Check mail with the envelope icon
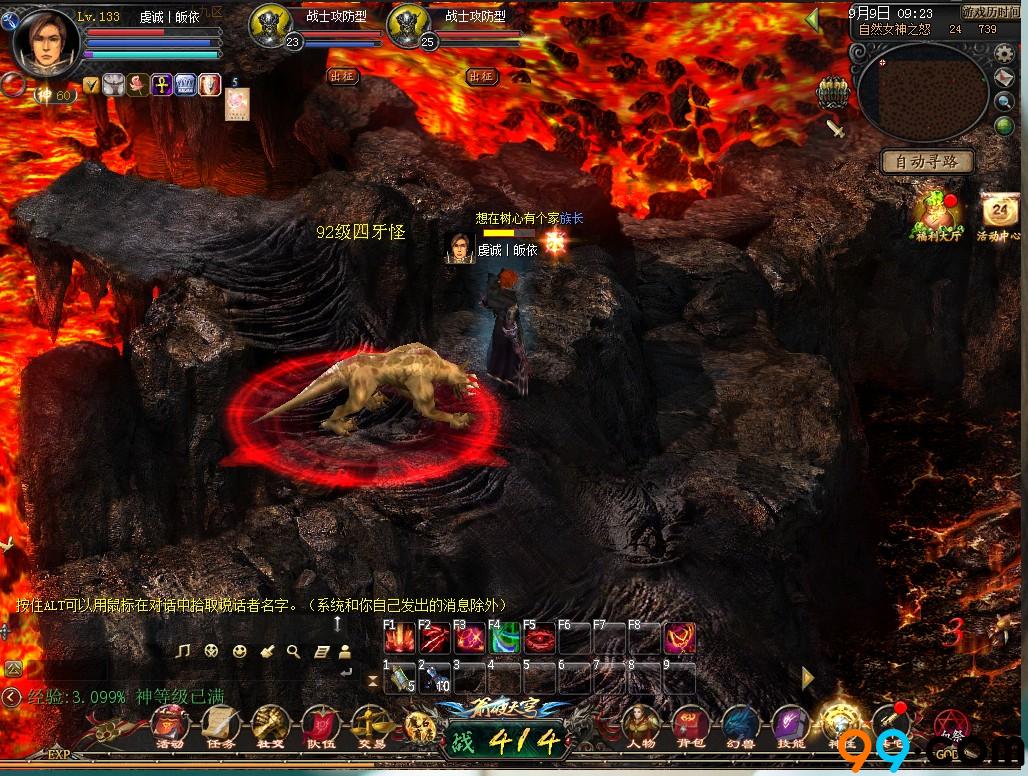Image resolution: width=1028 pixels, height=776 pixels. (1004, 77)
